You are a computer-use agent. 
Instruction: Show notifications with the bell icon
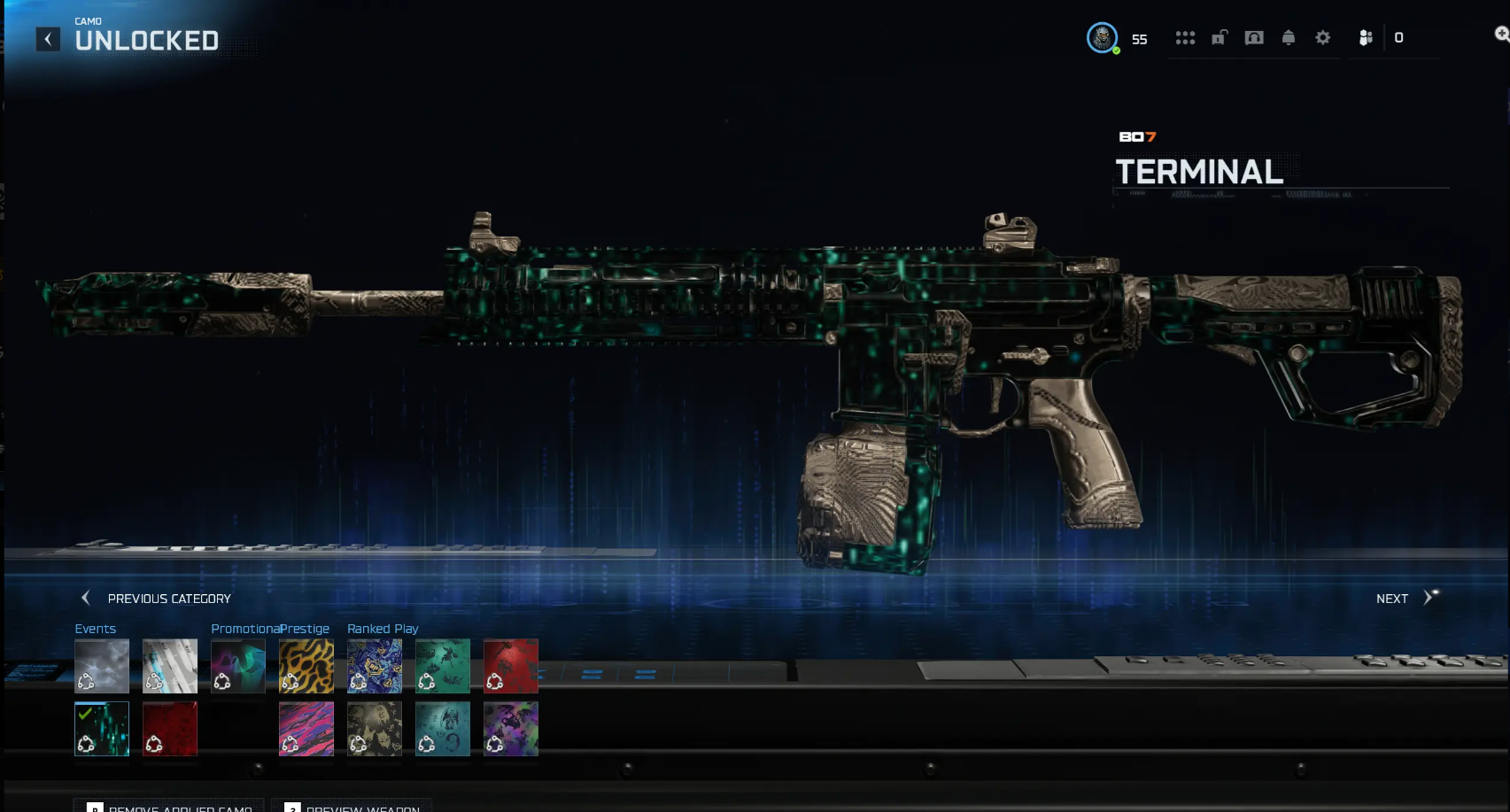(1289, 38)
